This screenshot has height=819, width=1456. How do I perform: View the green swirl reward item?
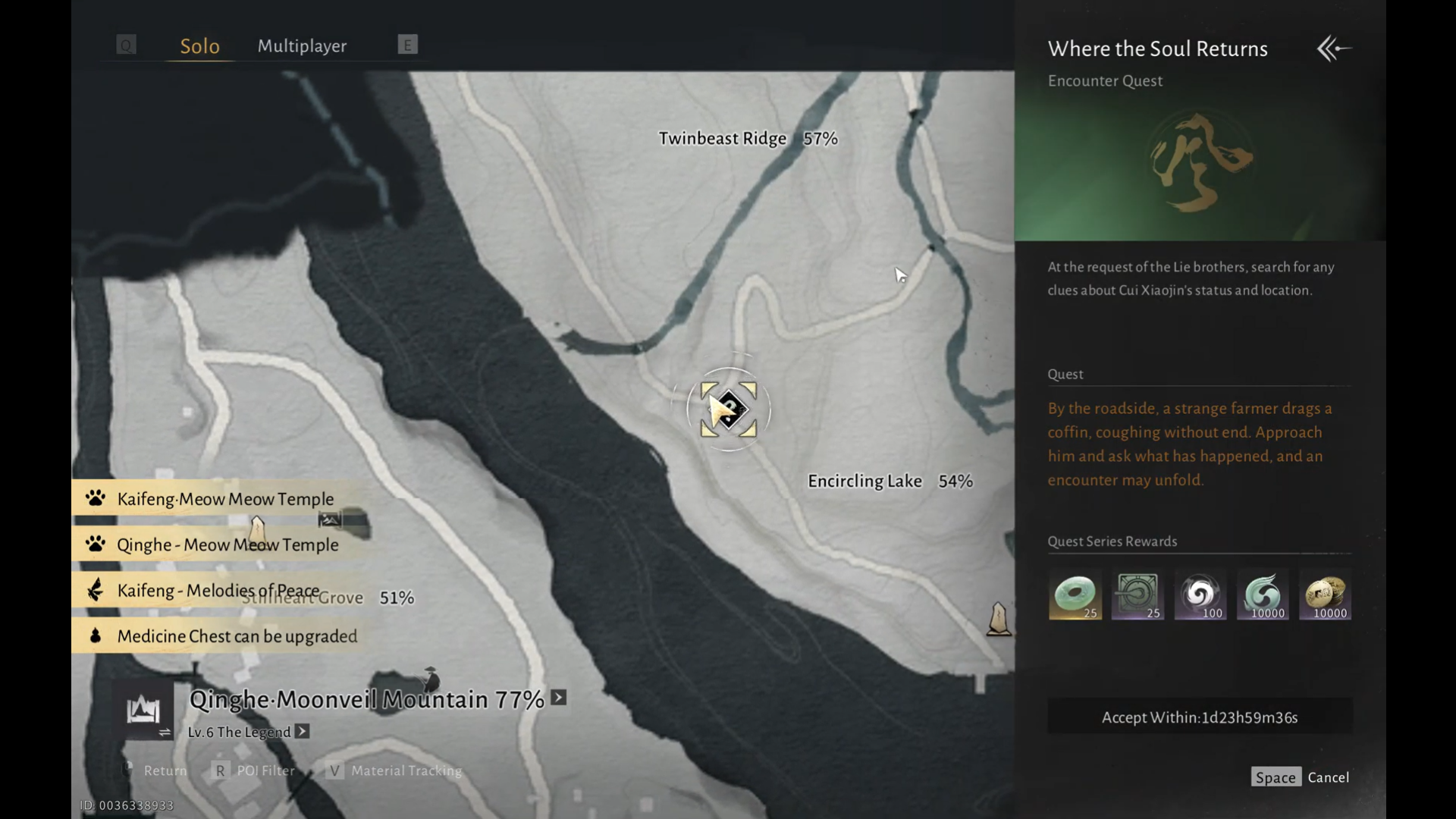pos(1263,595)
